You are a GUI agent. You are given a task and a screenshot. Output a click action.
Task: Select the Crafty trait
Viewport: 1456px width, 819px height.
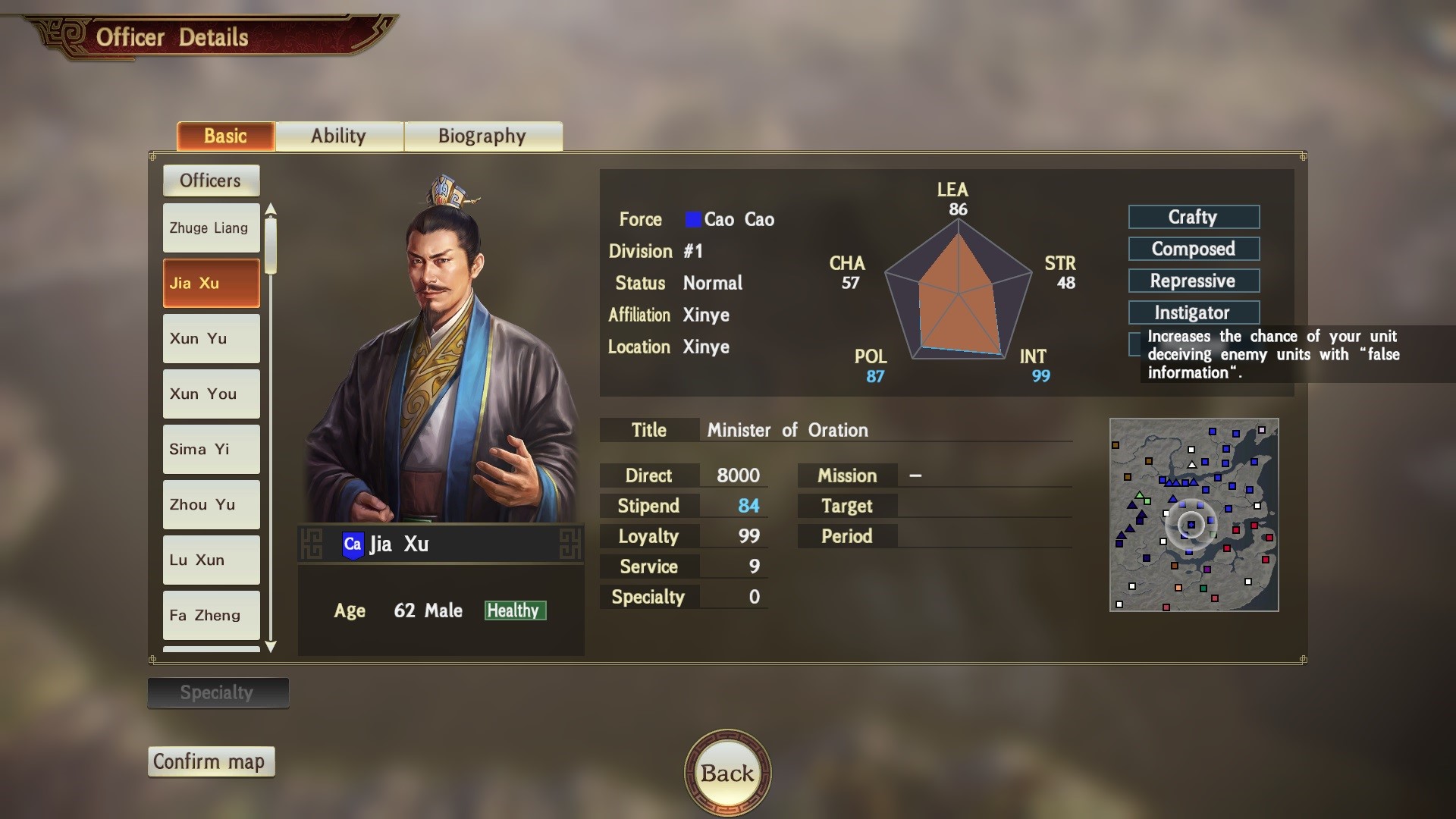1194,217
